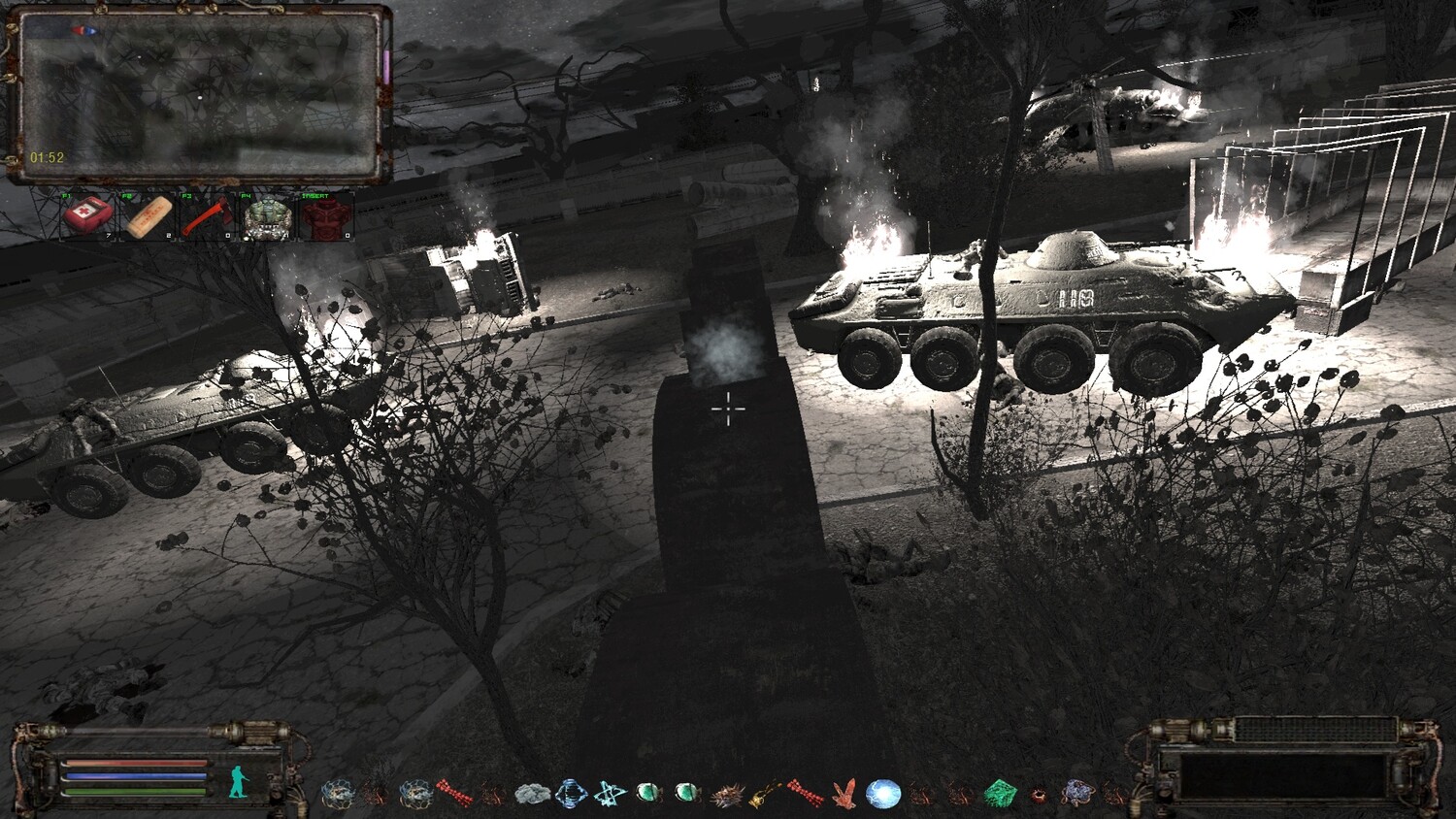Click the blue-gray lump artifact

coord(1077,794)
